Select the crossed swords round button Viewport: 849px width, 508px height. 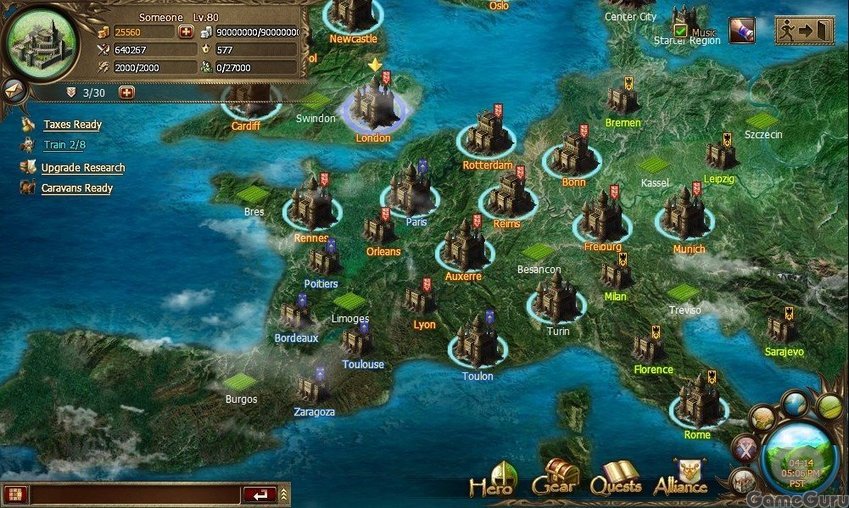744,448
